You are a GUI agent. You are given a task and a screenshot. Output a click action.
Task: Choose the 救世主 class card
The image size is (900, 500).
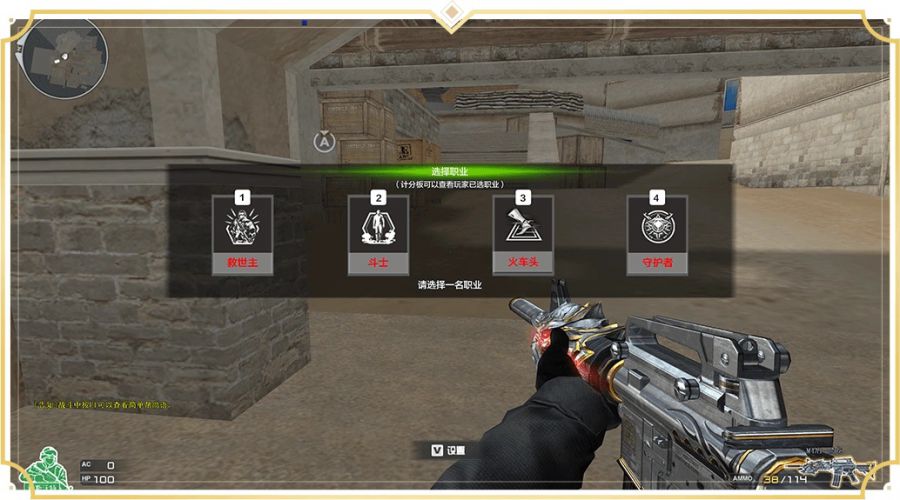242,236
